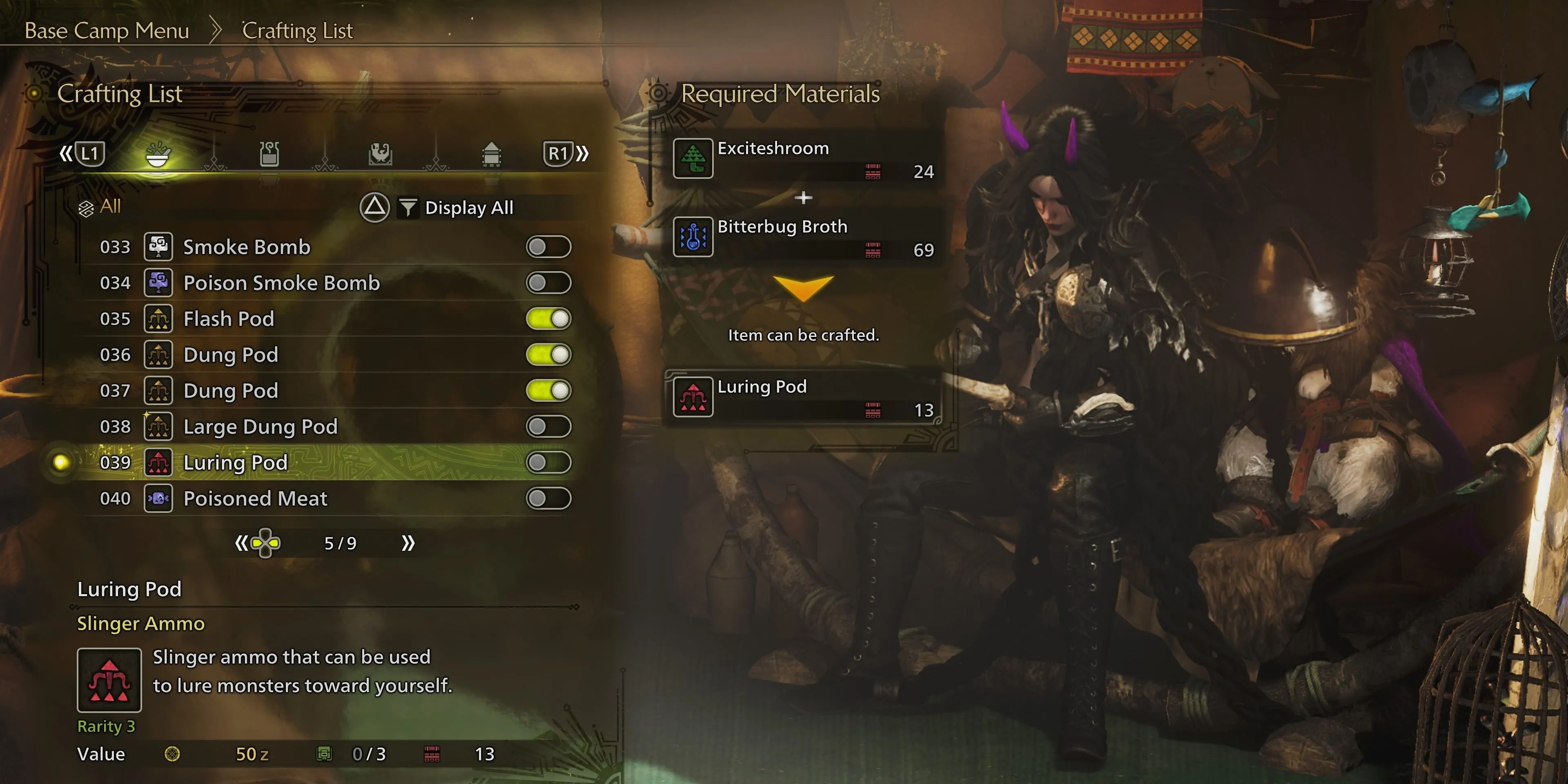Enable the Poisoned Meat toggle
This screenshot has height=784, width=1568.
[548, 499]
